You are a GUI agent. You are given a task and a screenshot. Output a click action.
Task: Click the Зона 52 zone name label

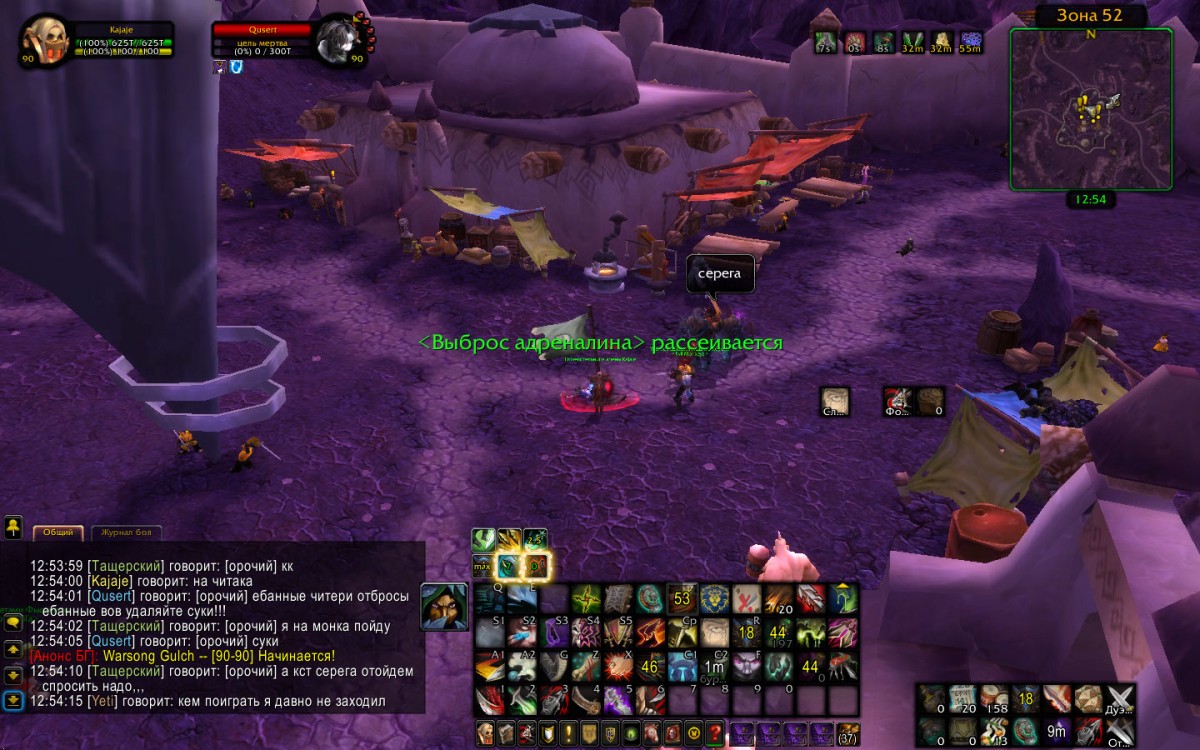pos(1090,15)
